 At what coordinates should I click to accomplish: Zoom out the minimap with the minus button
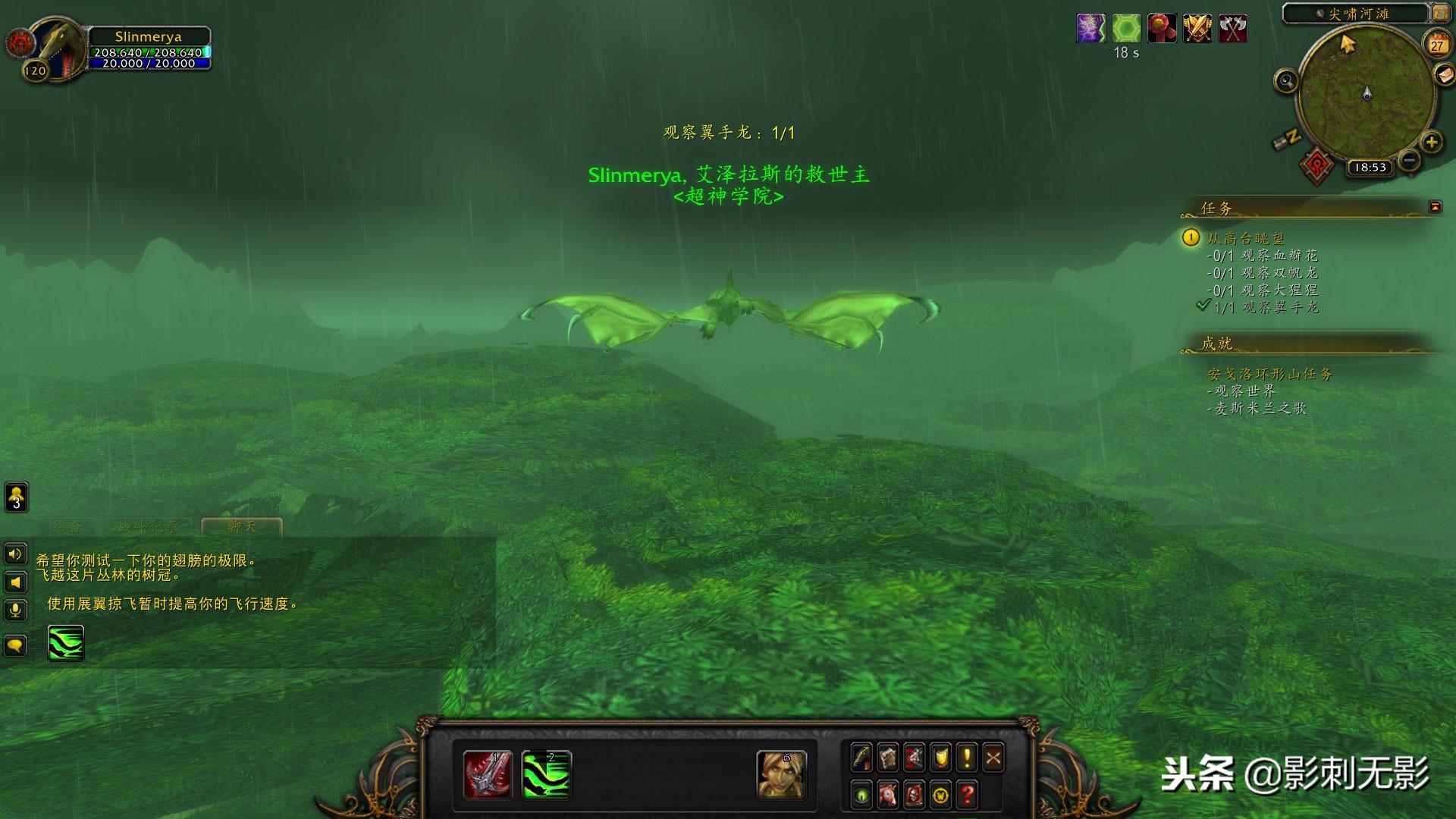[1409, 160]
